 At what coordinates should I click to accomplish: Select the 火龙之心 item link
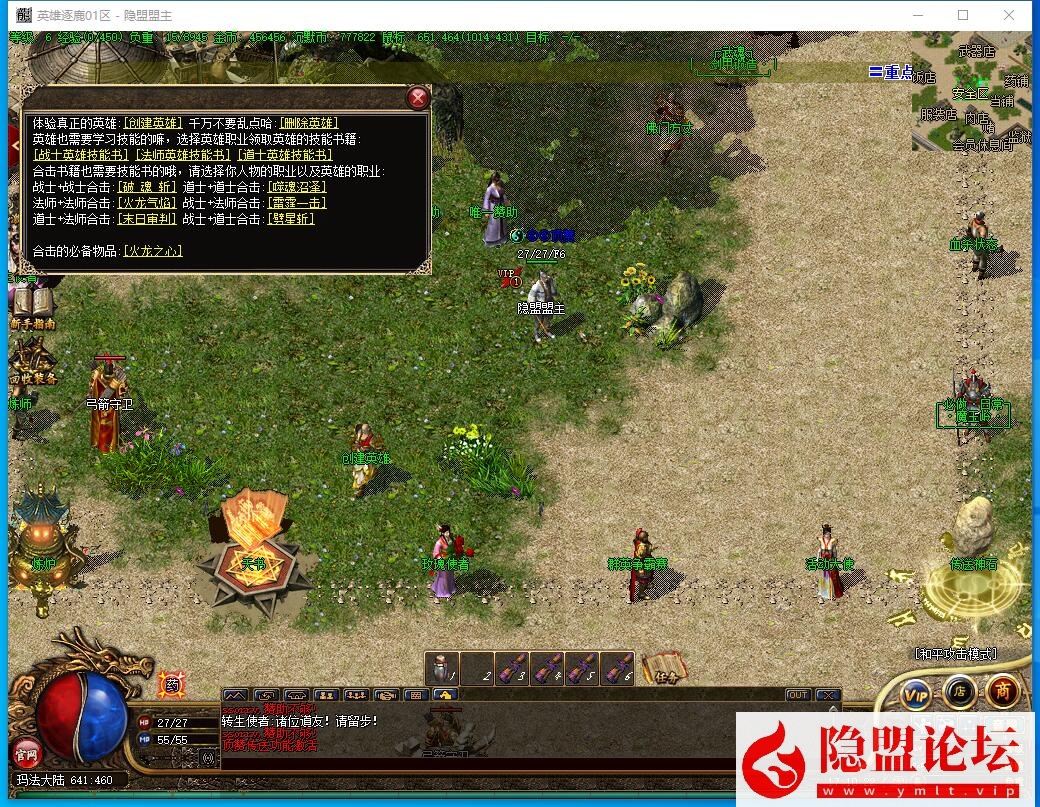coord(152,251)
